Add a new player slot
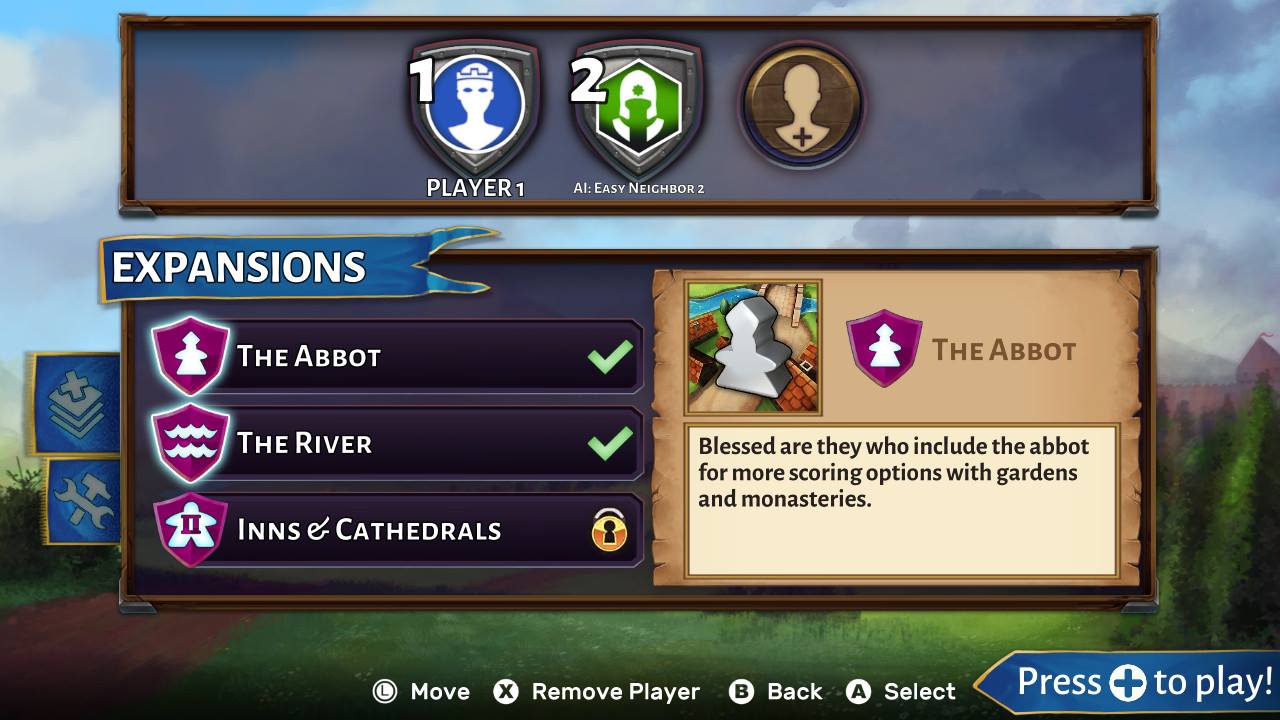The image size is (1280, 720). coord(801,106)
